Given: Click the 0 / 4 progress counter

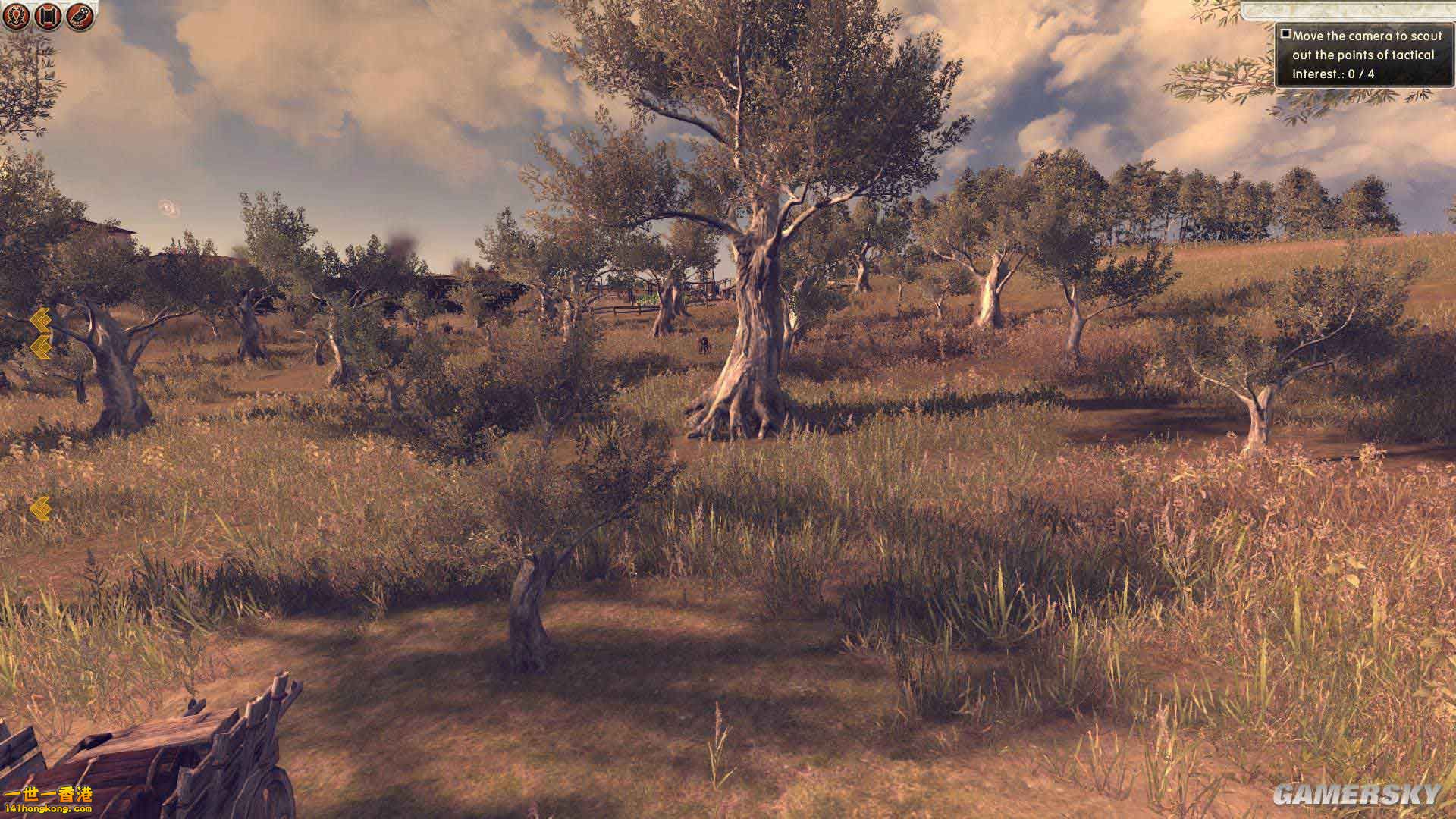Looking at the screenshot, I should (x=1361, y=76).
